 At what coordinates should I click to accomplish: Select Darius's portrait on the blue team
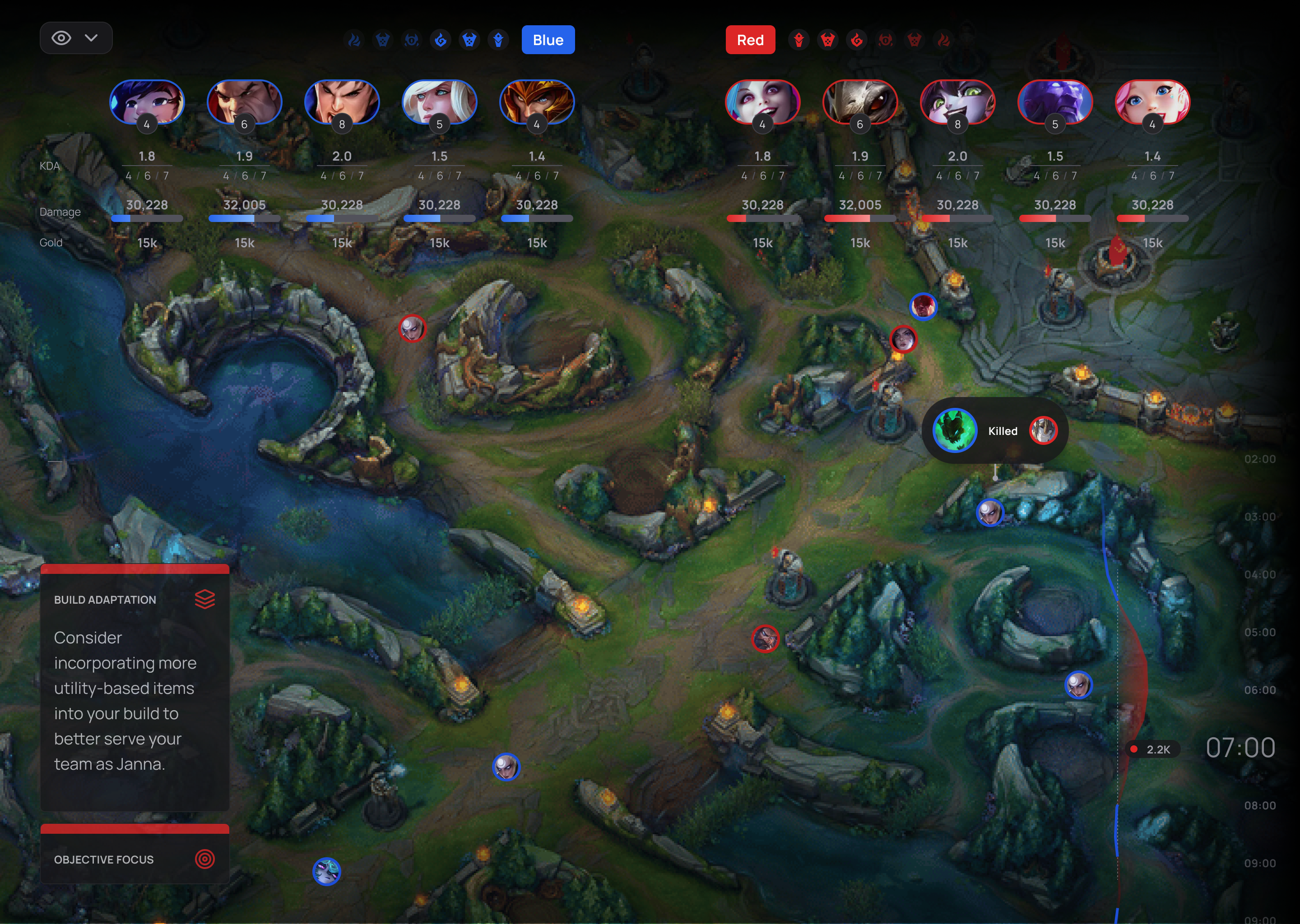point(244,102)
